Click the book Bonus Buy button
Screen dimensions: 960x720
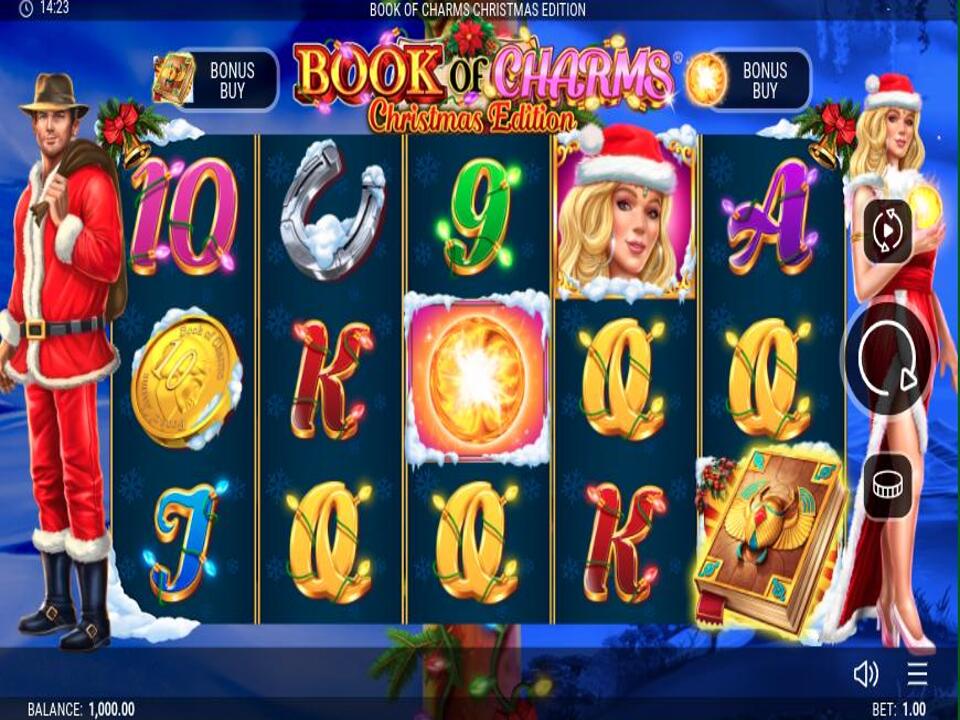[216, 80]
